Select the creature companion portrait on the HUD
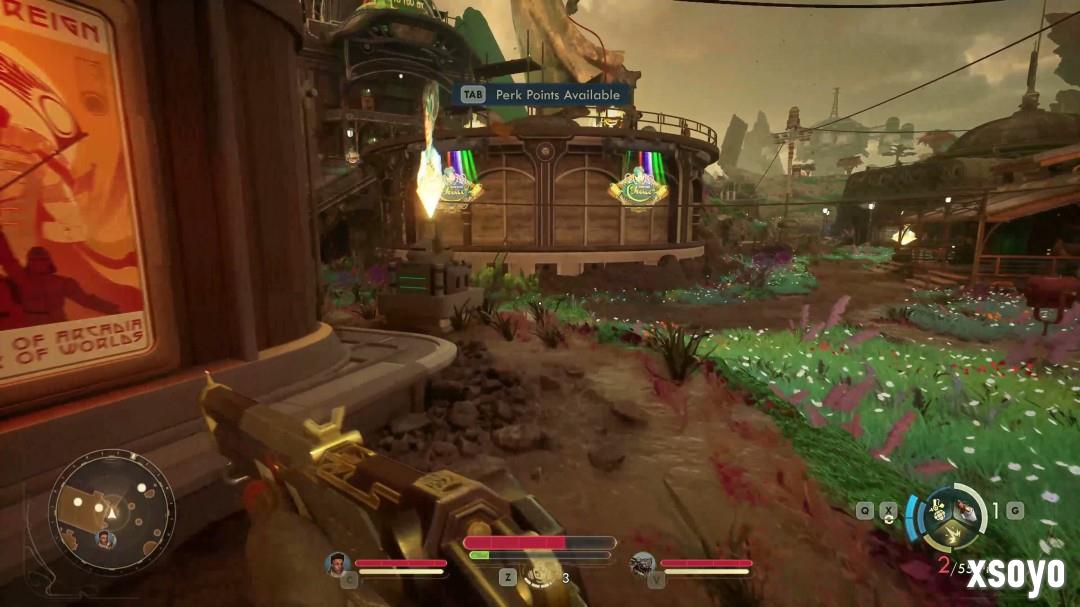The height and width of the screenshot is (607, 1080). pyautogui.click(x=642, y=565)
